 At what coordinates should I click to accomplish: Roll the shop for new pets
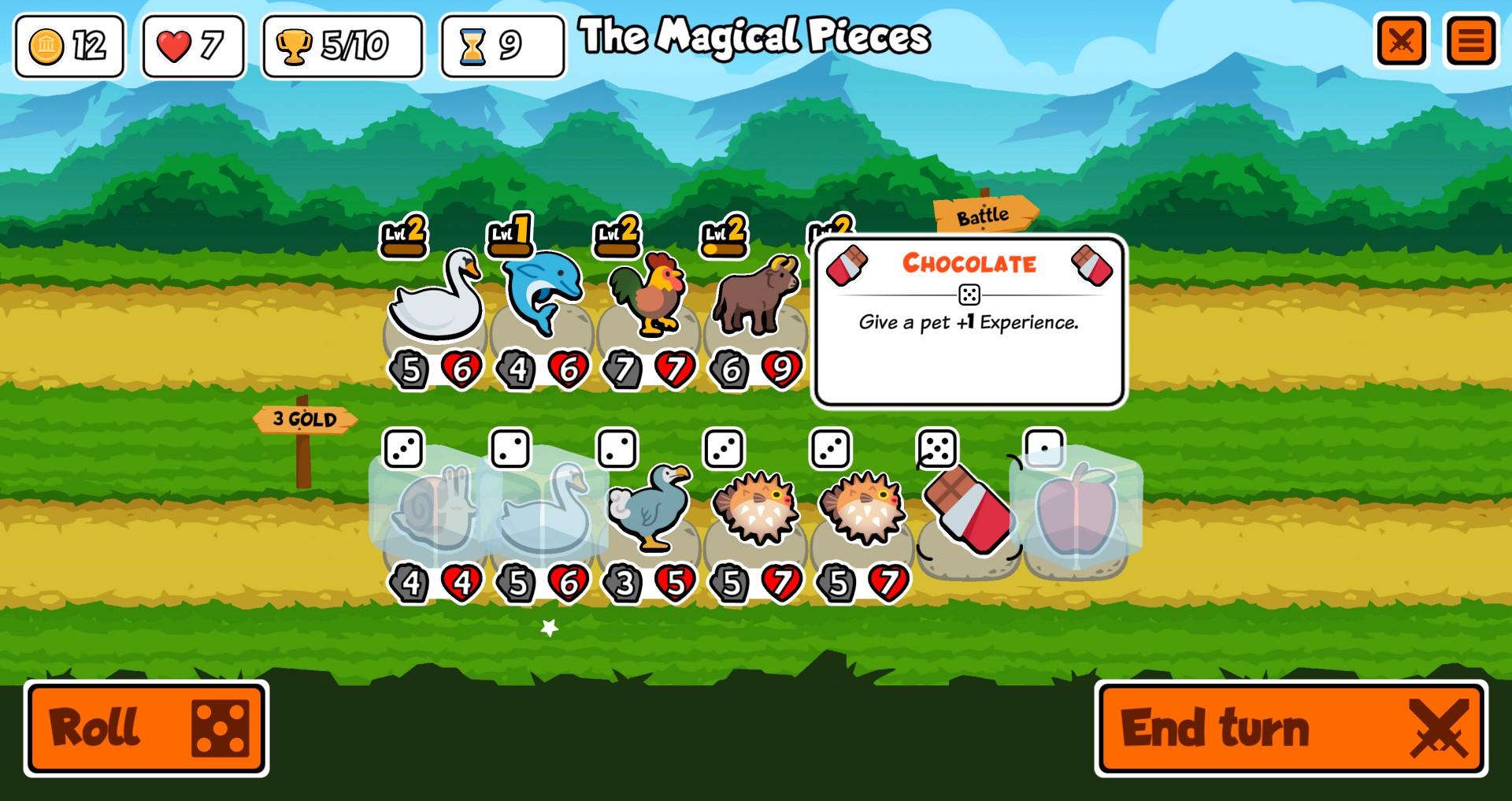[146, 728]
